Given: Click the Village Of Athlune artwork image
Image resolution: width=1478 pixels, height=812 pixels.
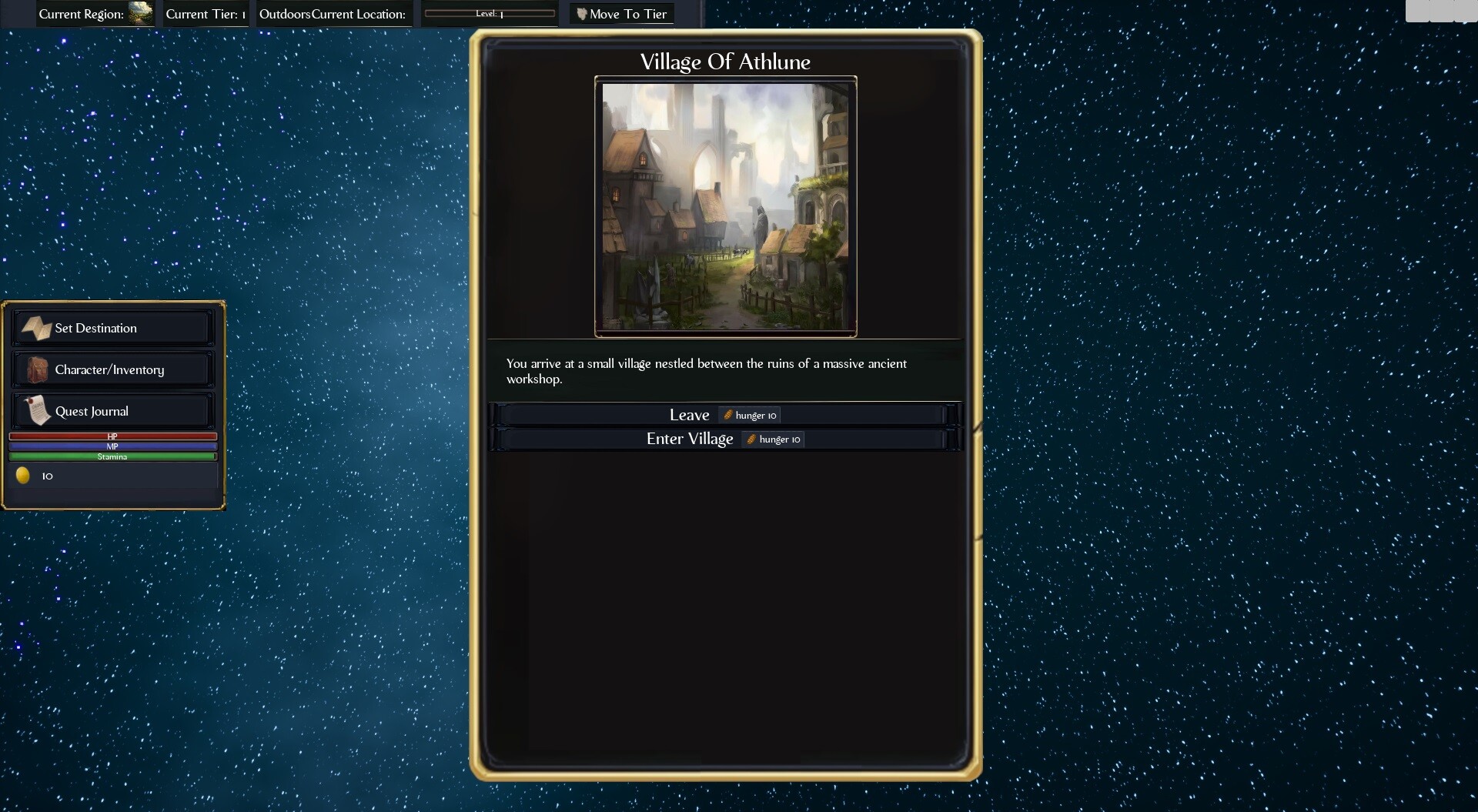Looking at the screenshot, I should [x=724, y=206].
